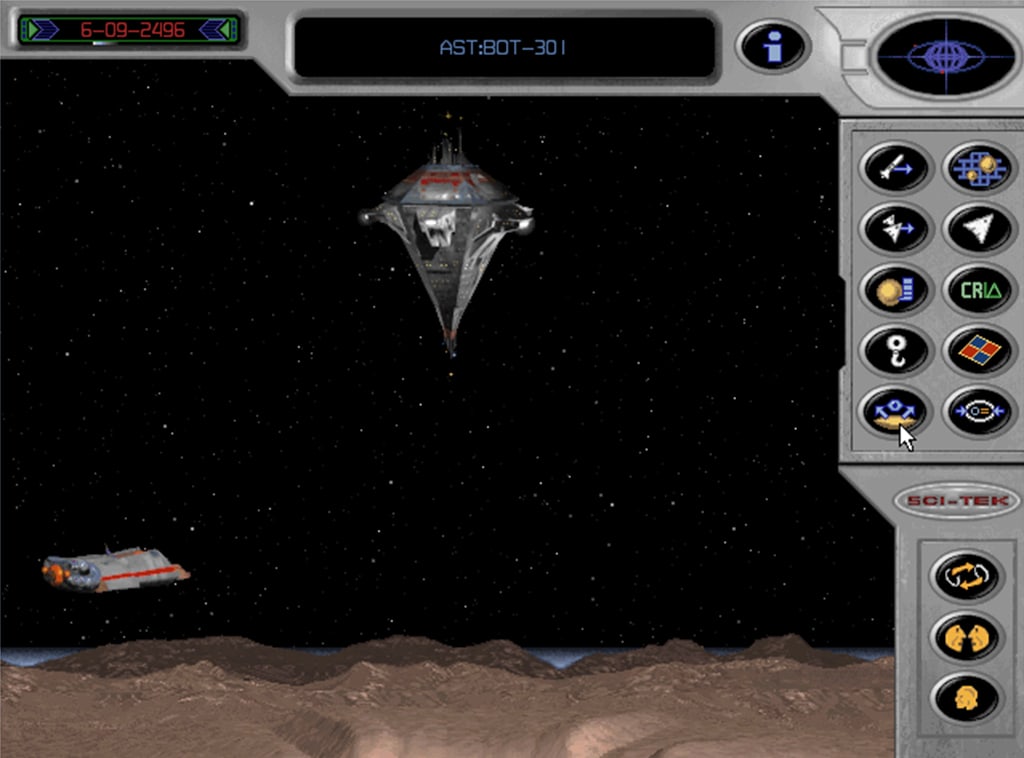Open the red and blue tiles icon
Image resolution: width=1024 pixels, height=758 pixels.
[x=979, y=350]
